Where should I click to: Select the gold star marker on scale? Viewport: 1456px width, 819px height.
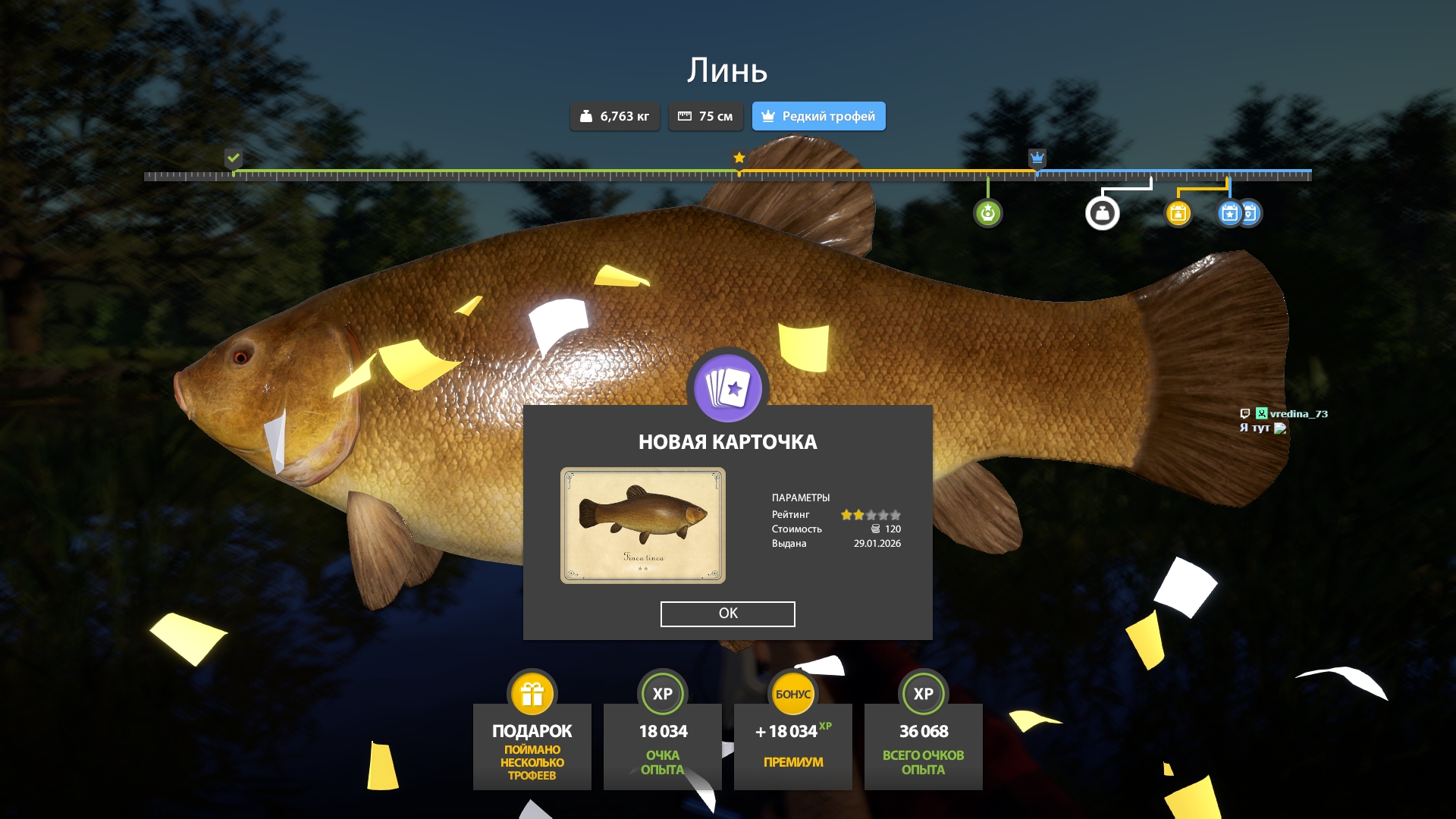click(x=739, y=158)
